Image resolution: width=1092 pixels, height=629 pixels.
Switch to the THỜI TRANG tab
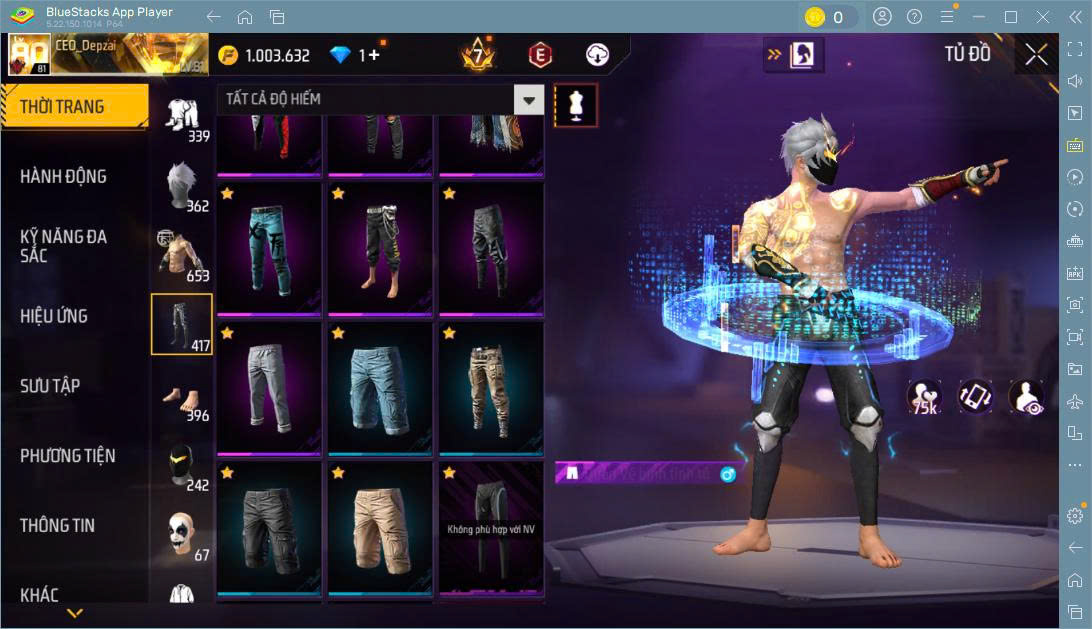pyautogui.click(x=73, y=107)
